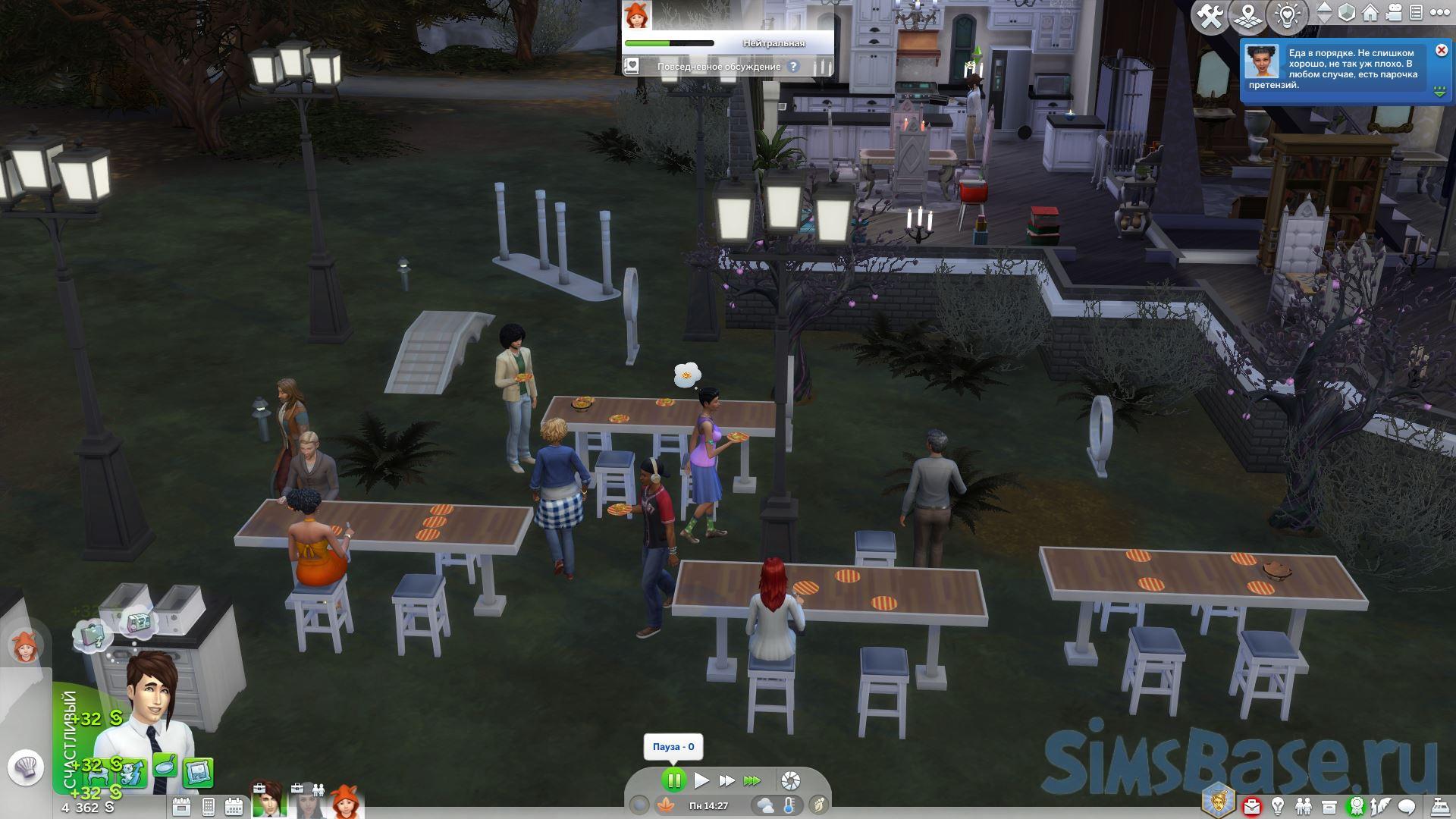Open the relationships panel with two figures
Viewport: 1456px width, 819px height.
tap(1304, 805)
